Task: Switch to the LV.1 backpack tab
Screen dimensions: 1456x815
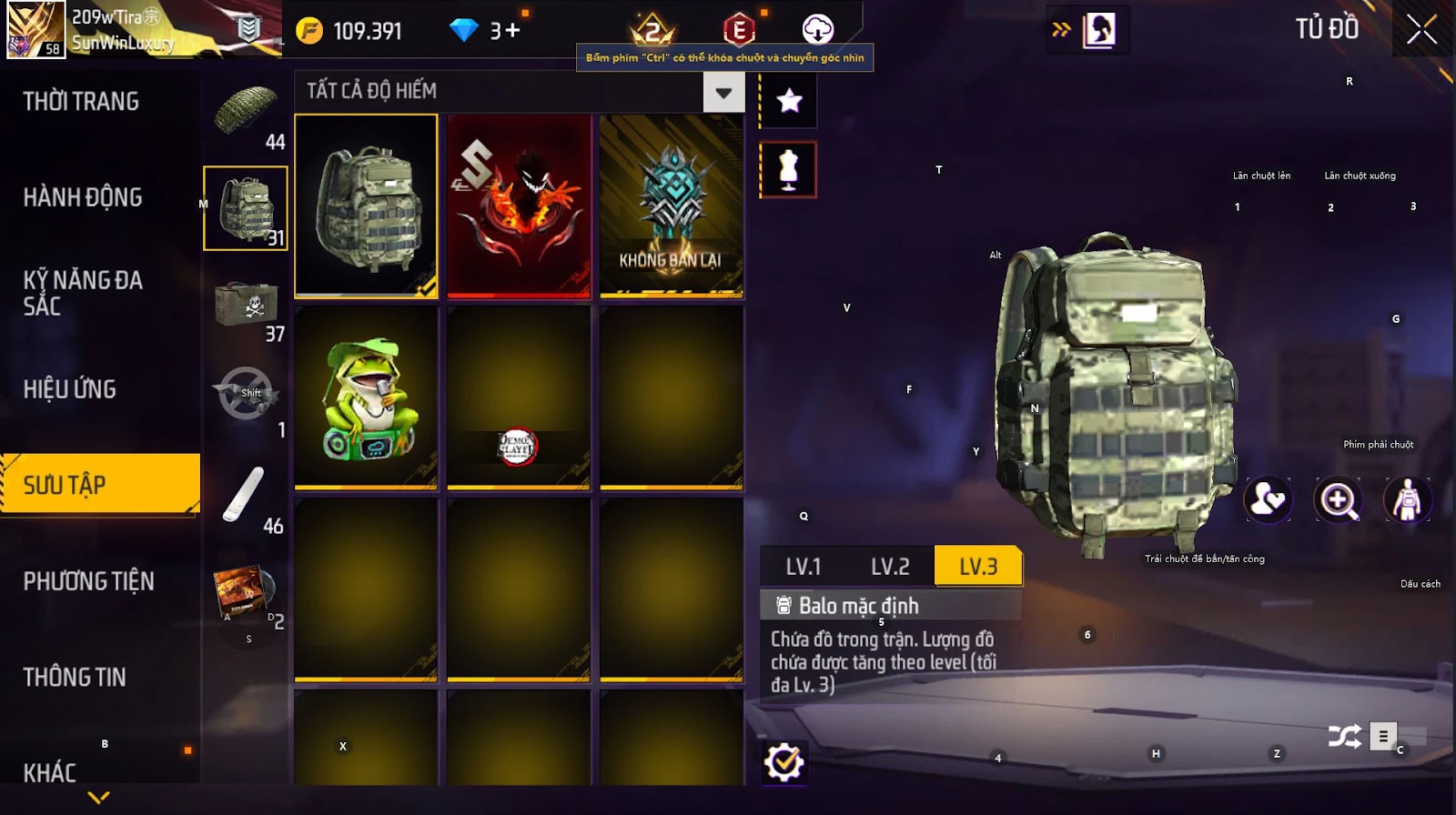Action: 804,567
